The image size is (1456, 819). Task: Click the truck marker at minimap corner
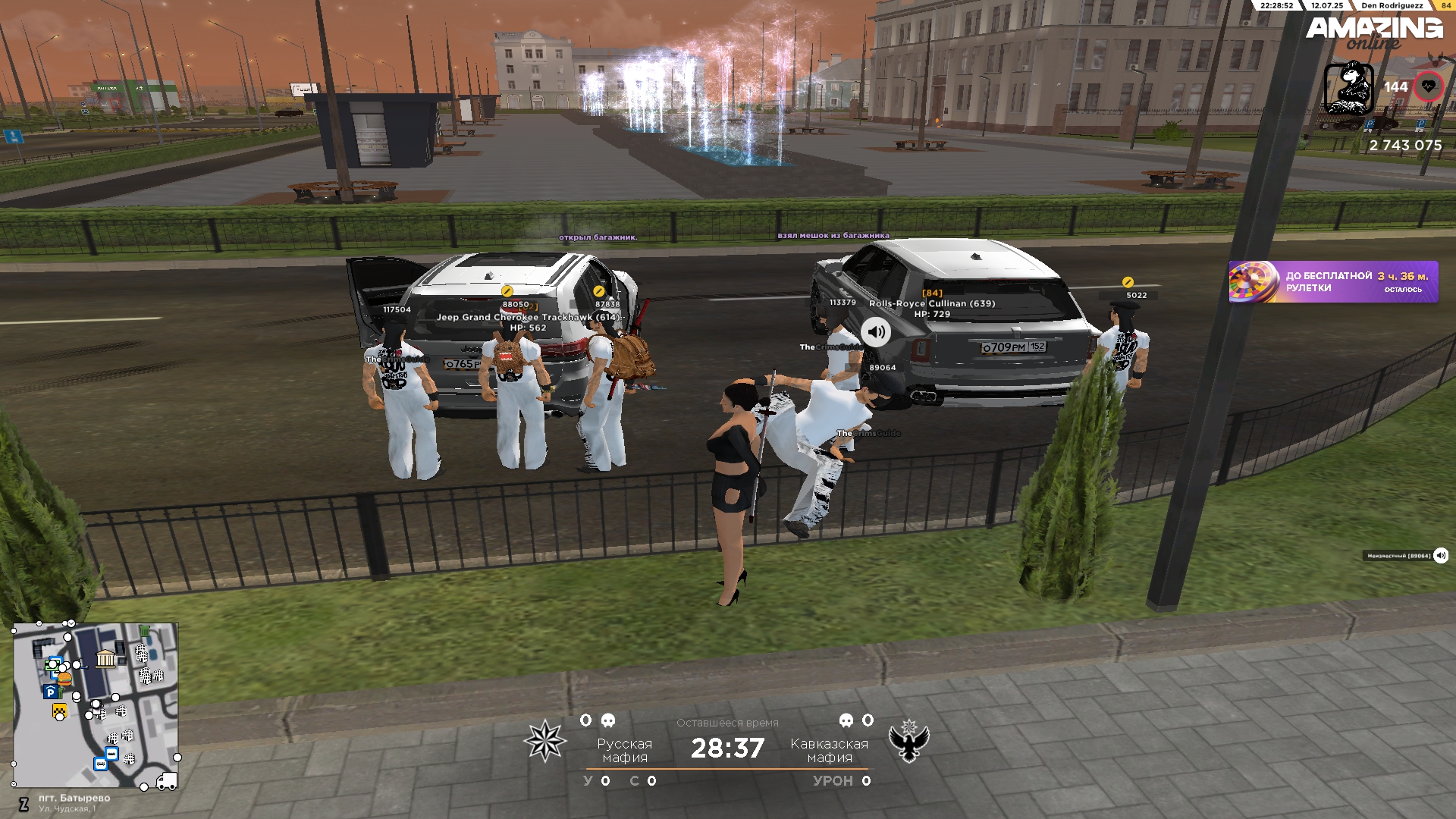pyautogui.click(x=166, y=780)
